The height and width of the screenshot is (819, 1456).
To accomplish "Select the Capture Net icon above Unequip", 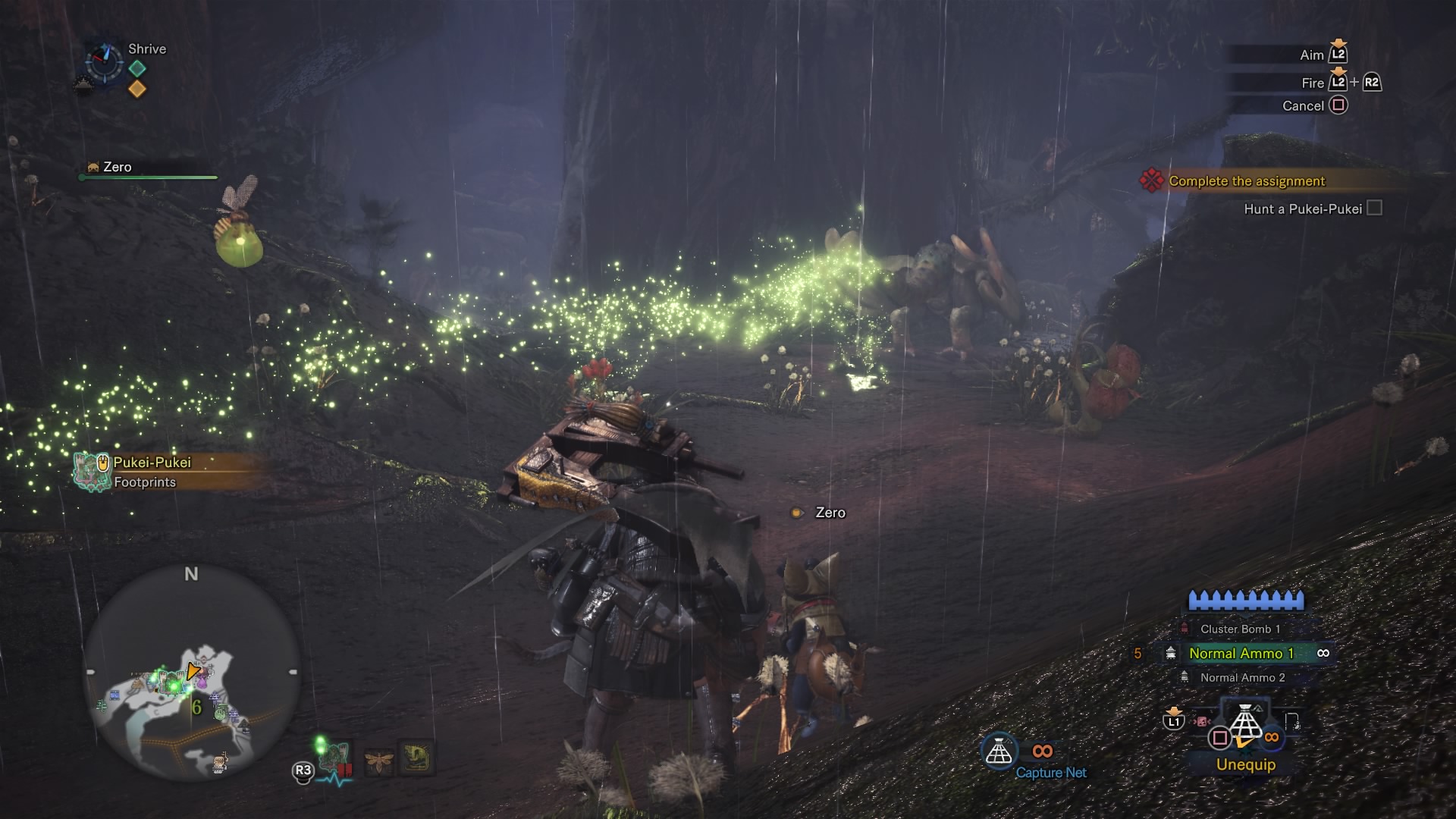I will point(1244,722).
